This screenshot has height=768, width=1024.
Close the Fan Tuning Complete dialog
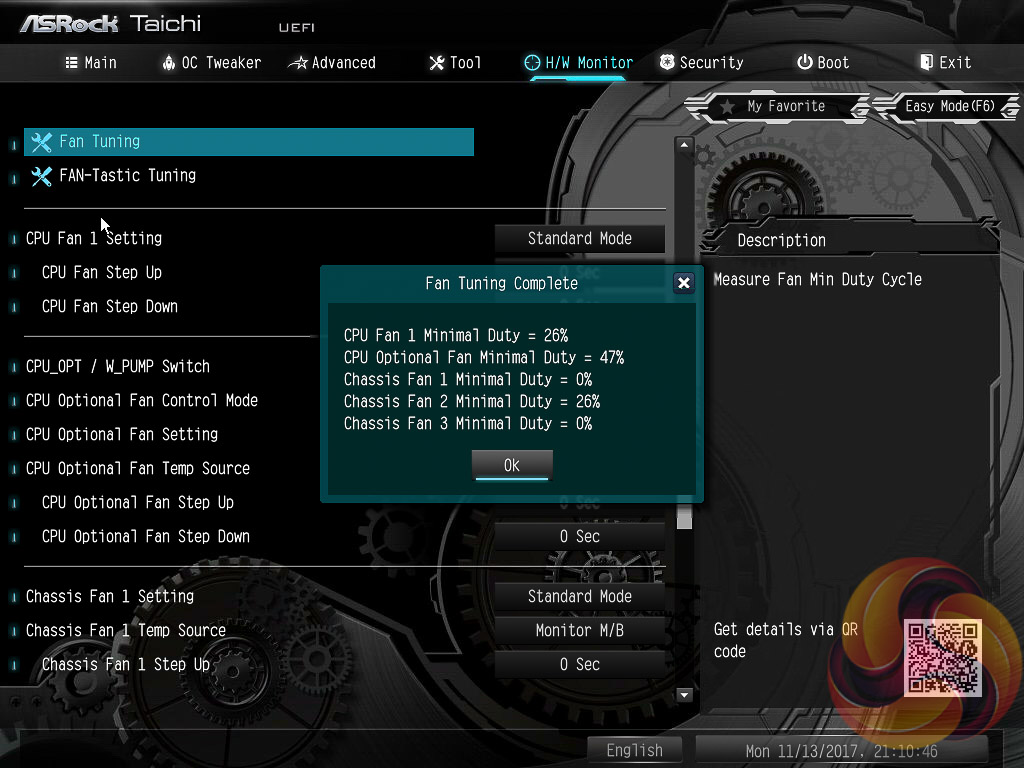pyautogui.click(x=684, y=283)
